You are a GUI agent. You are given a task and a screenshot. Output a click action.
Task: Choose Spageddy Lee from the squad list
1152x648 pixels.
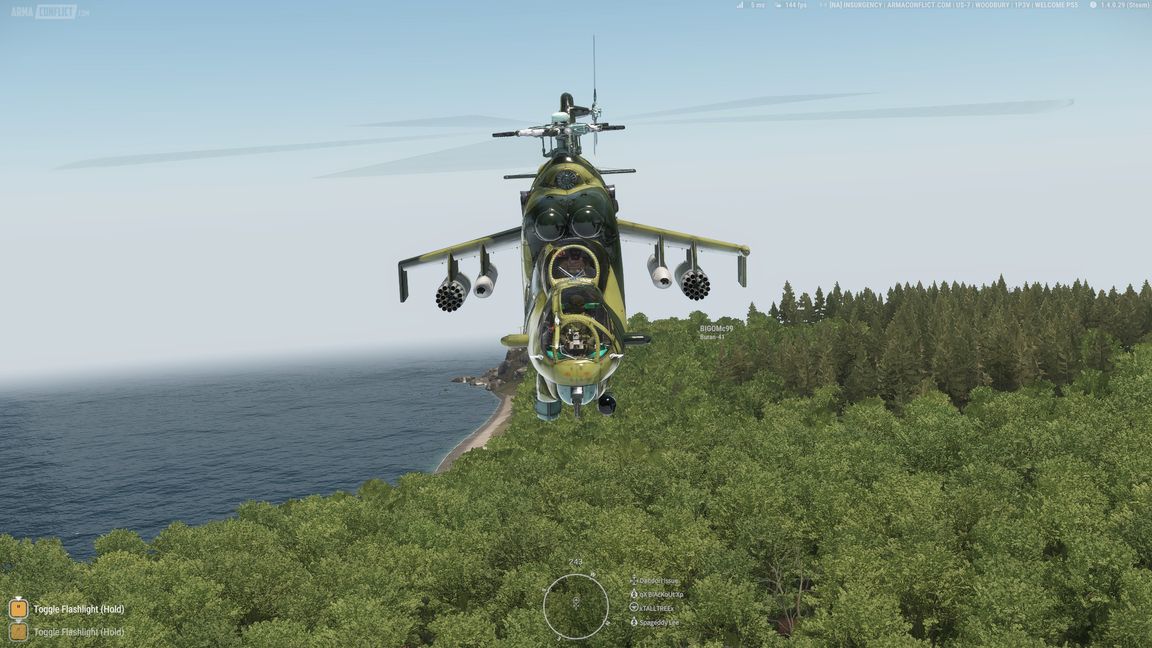658,622
